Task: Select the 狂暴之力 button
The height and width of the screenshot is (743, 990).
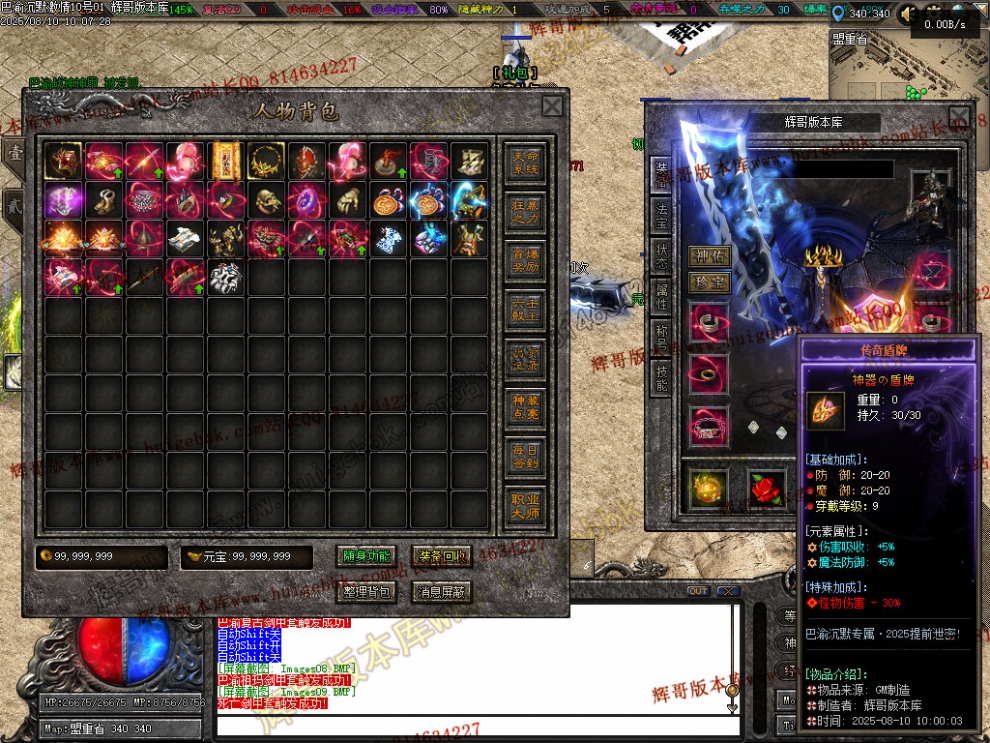Action: point(526,213)
